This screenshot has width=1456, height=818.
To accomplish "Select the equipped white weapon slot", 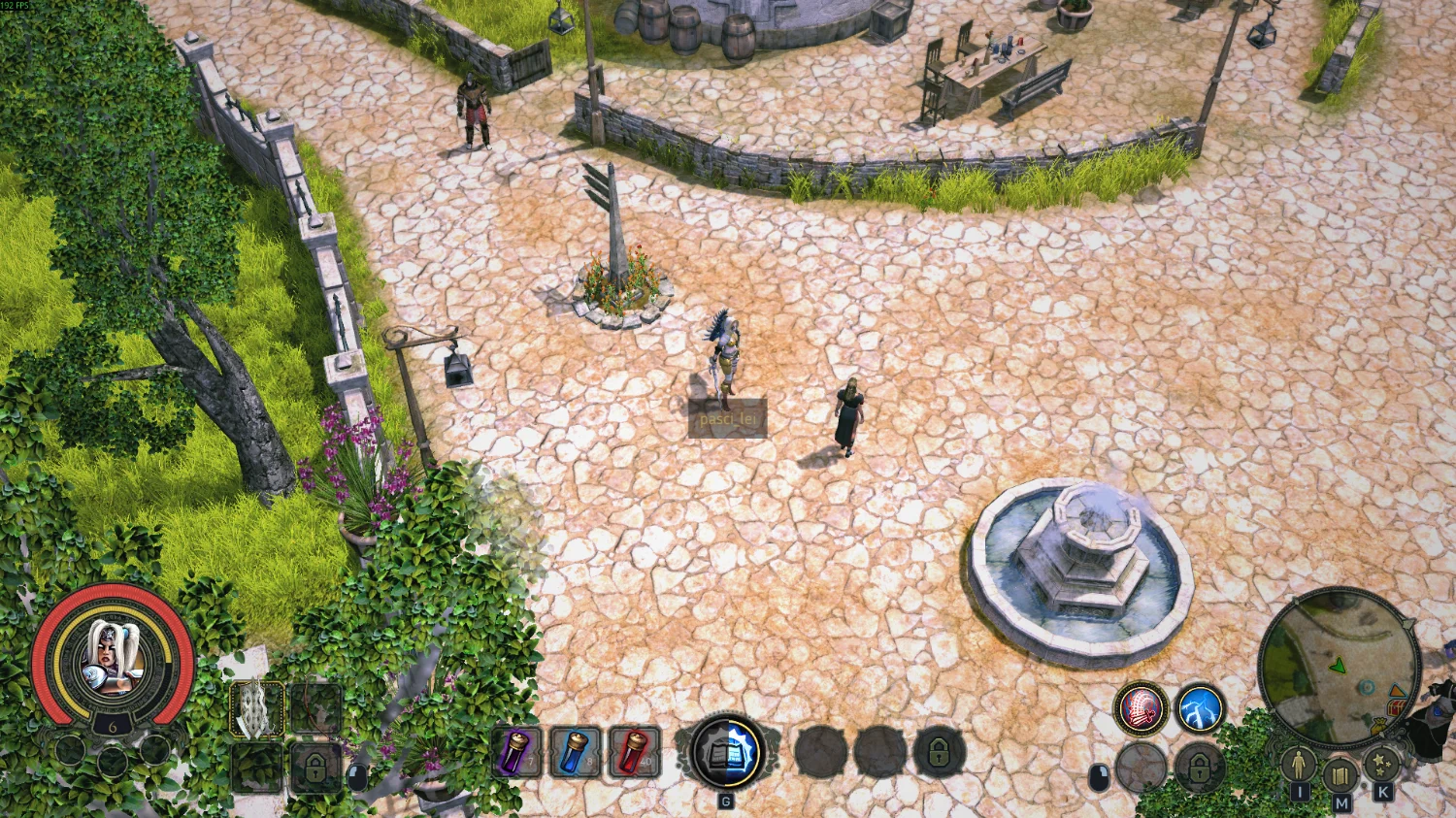I will tap(257, 708).
